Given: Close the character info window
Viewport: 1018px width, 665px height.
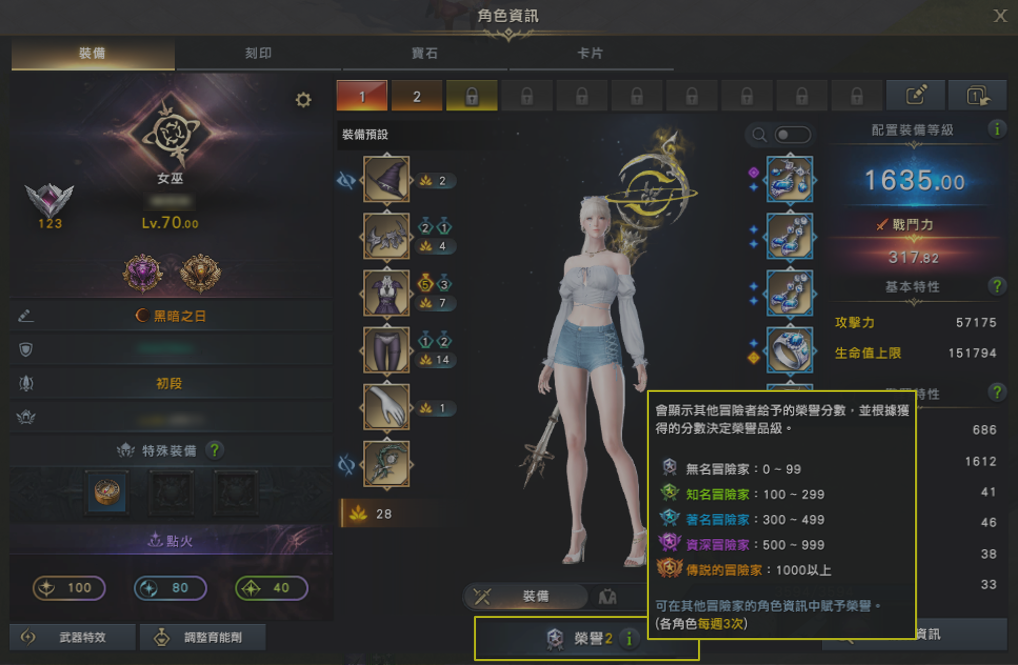Looking at the screenshot, I should click(x=1000, y=16).
